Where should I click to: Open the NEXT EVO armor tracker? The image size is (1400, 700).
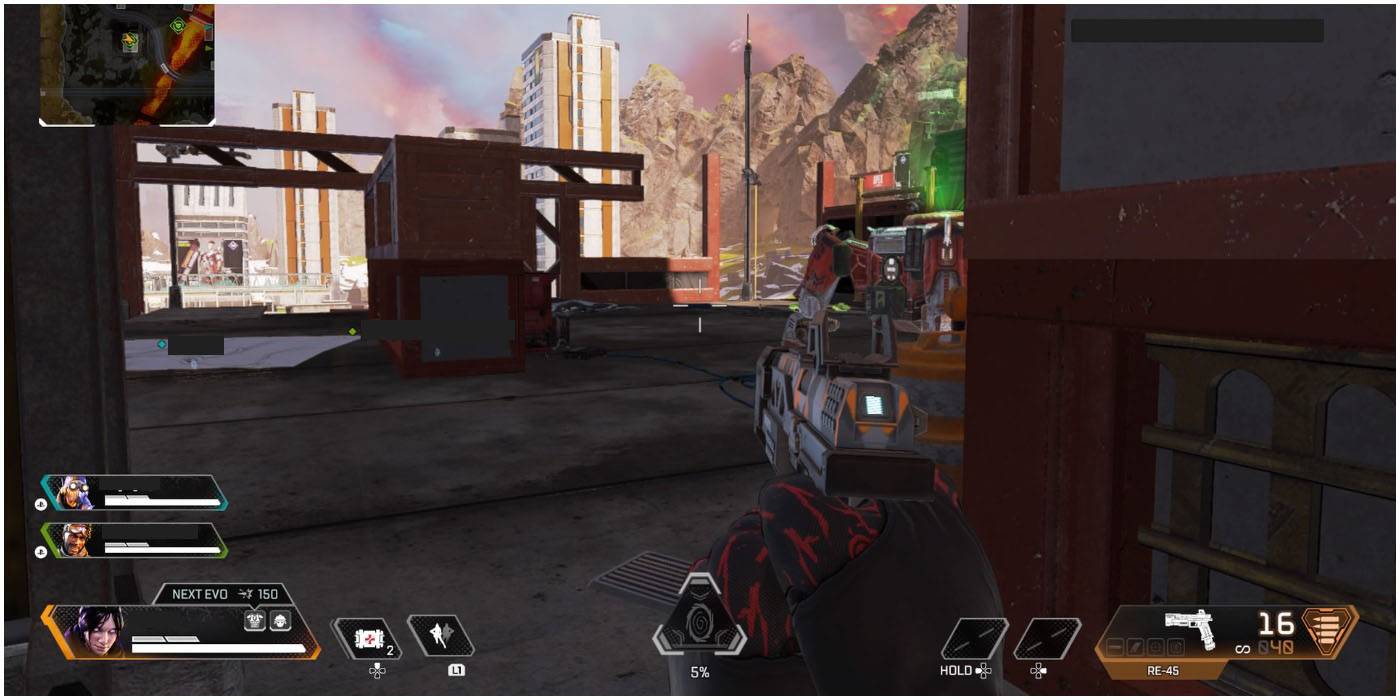(x=223, y=594)
